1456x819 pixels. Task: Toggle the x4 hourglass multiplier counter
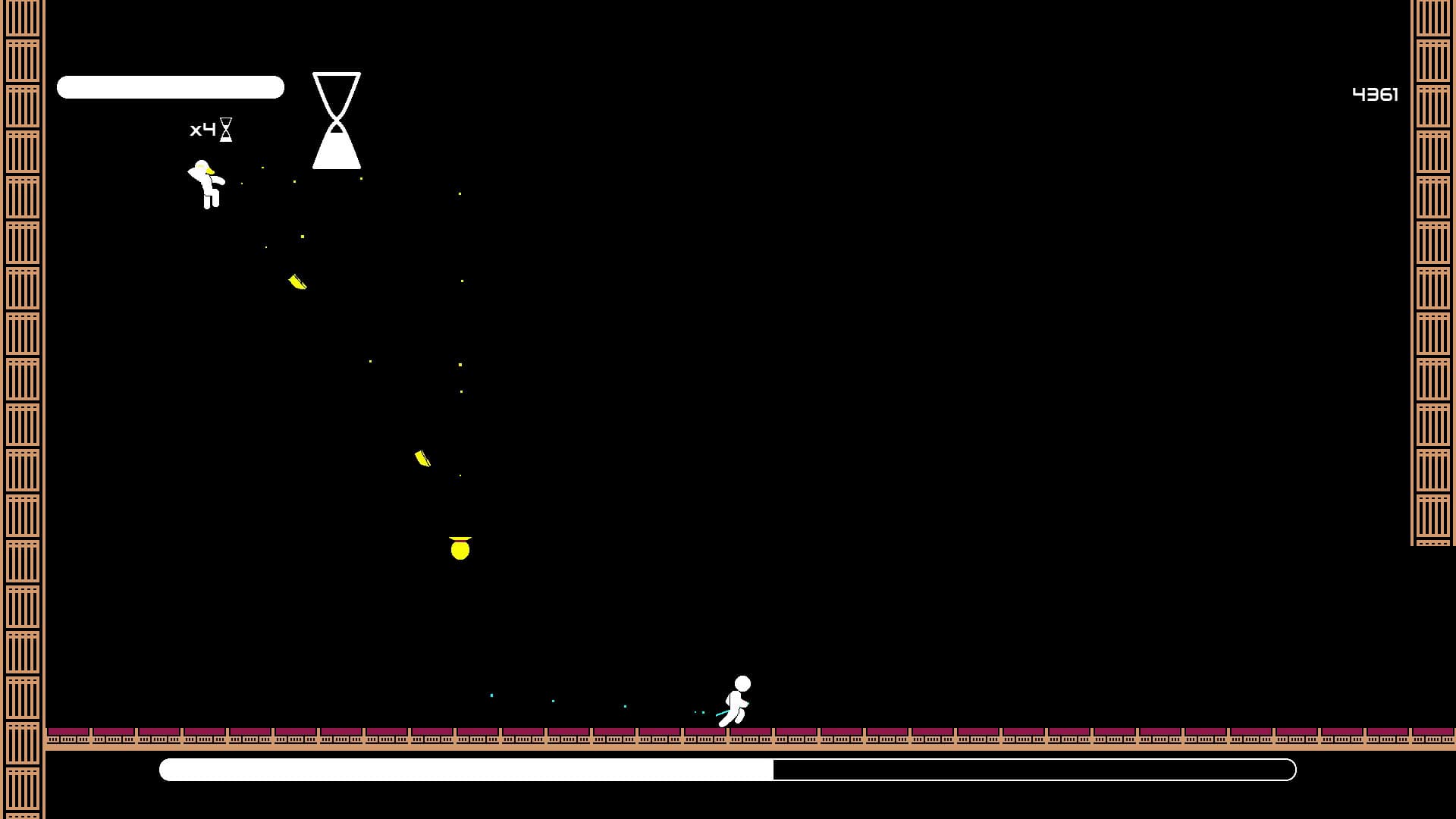(202, 129)
